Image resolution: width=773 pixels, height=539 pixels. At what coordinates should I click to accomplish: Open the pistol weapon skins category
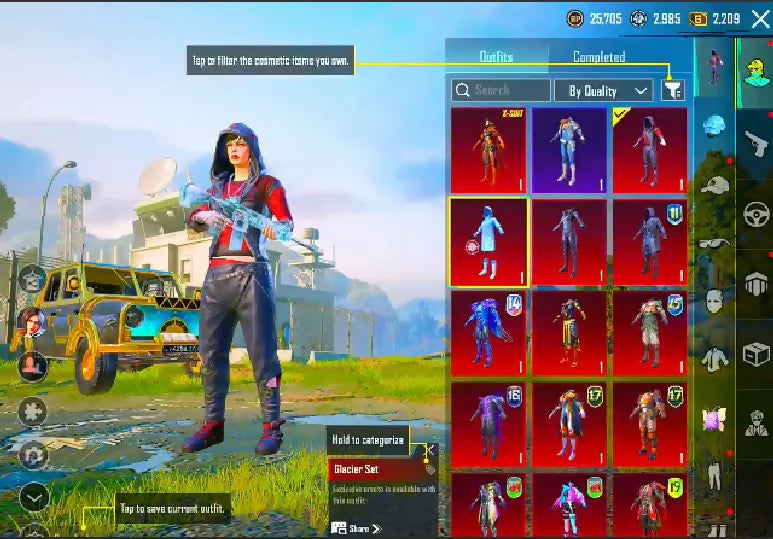click(755, 143)
